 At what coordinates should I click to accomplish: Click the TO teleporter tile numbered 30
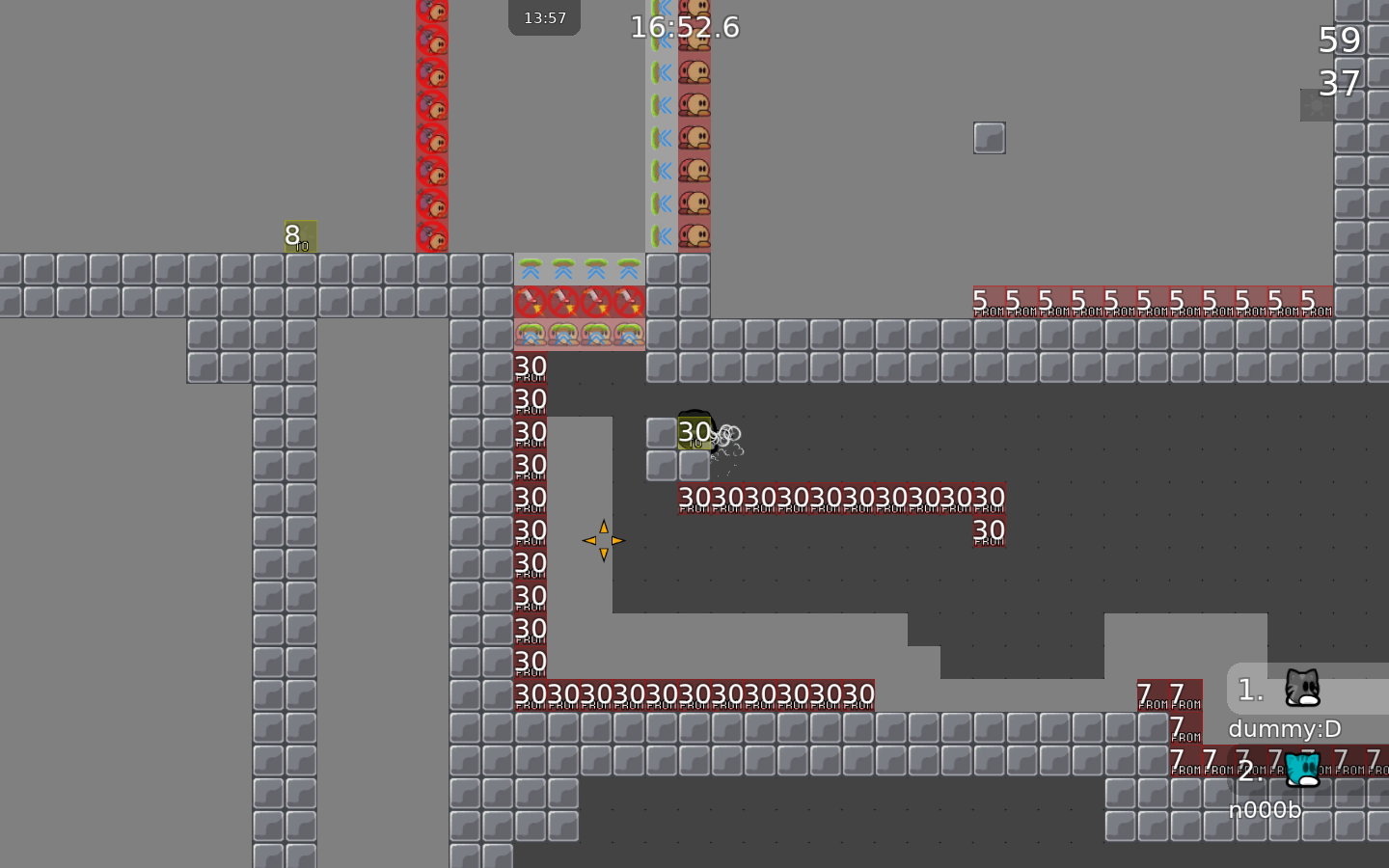(694, 434)
